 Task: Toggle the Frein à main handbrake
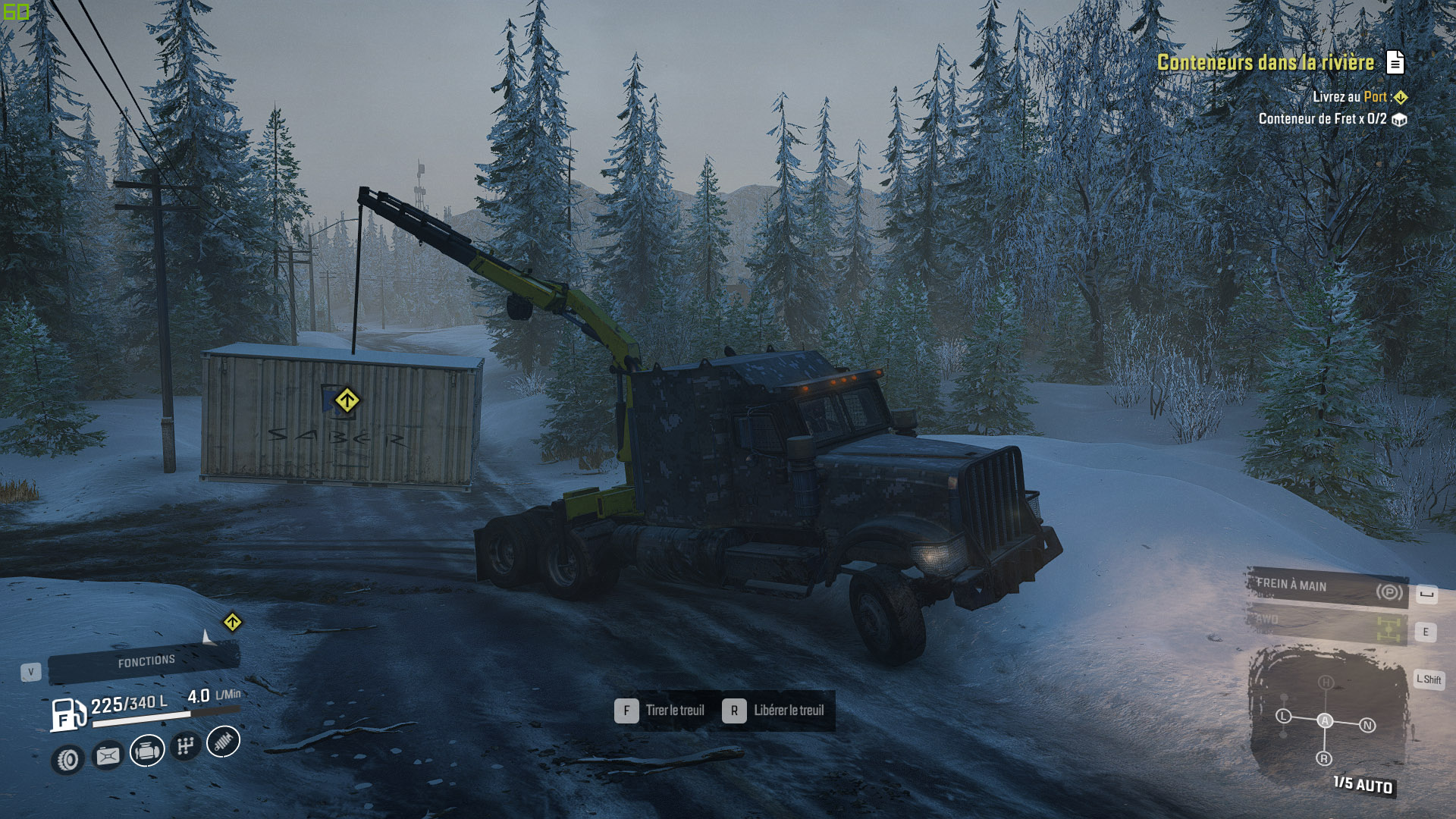click(x=1327, y=588)
